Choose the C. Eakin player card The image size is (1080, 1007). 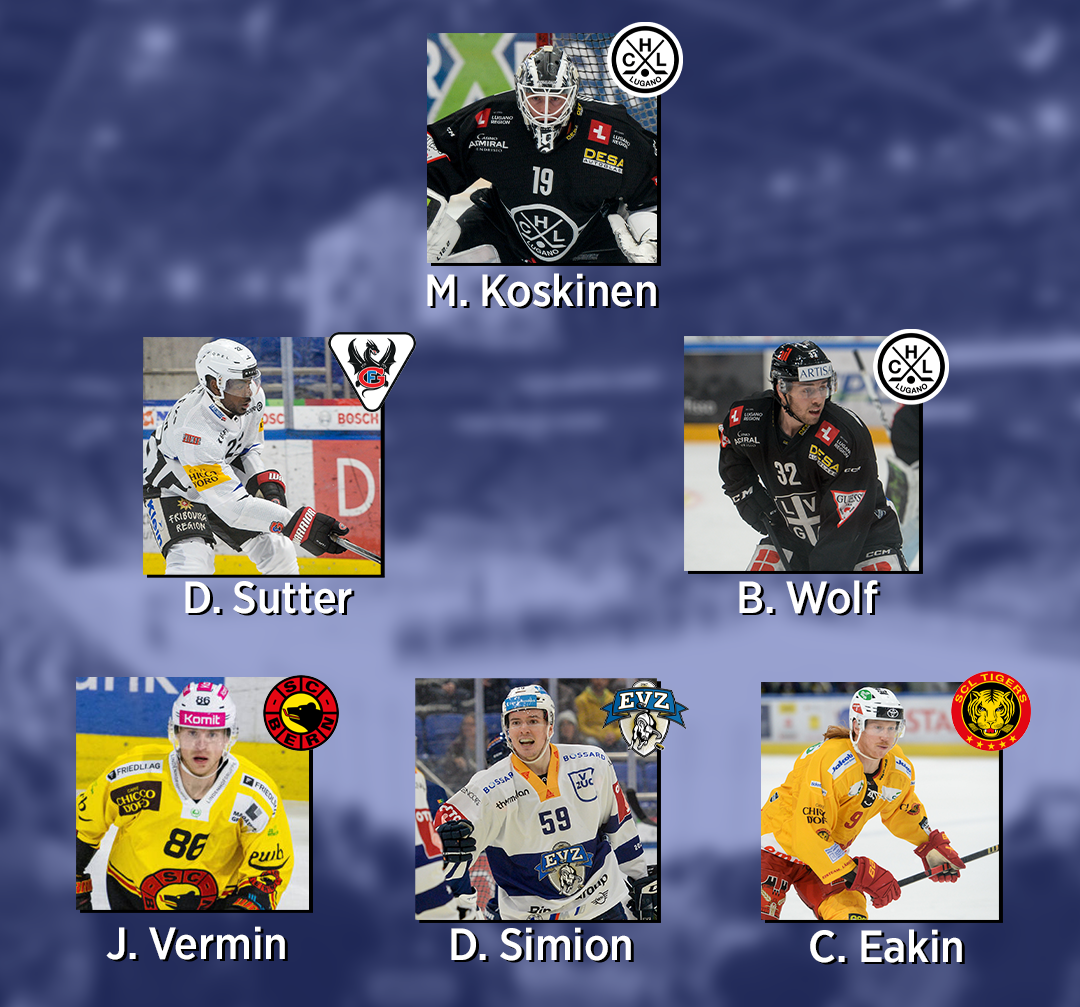pyautogui.click(x=880, y=800)
